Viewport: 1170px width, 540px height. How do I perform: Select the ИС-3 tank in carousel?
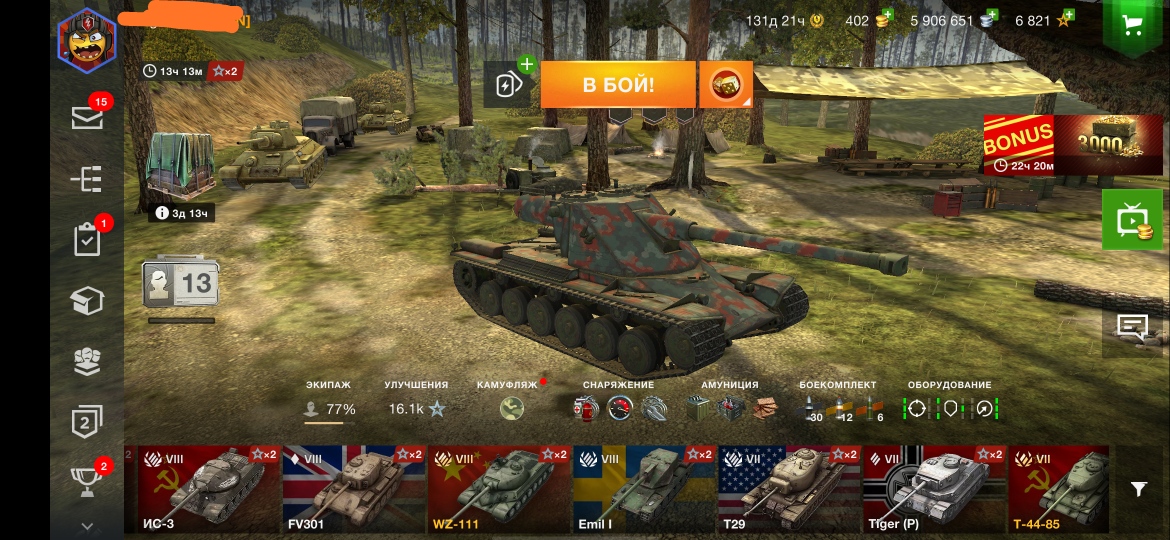pos(208,489)
